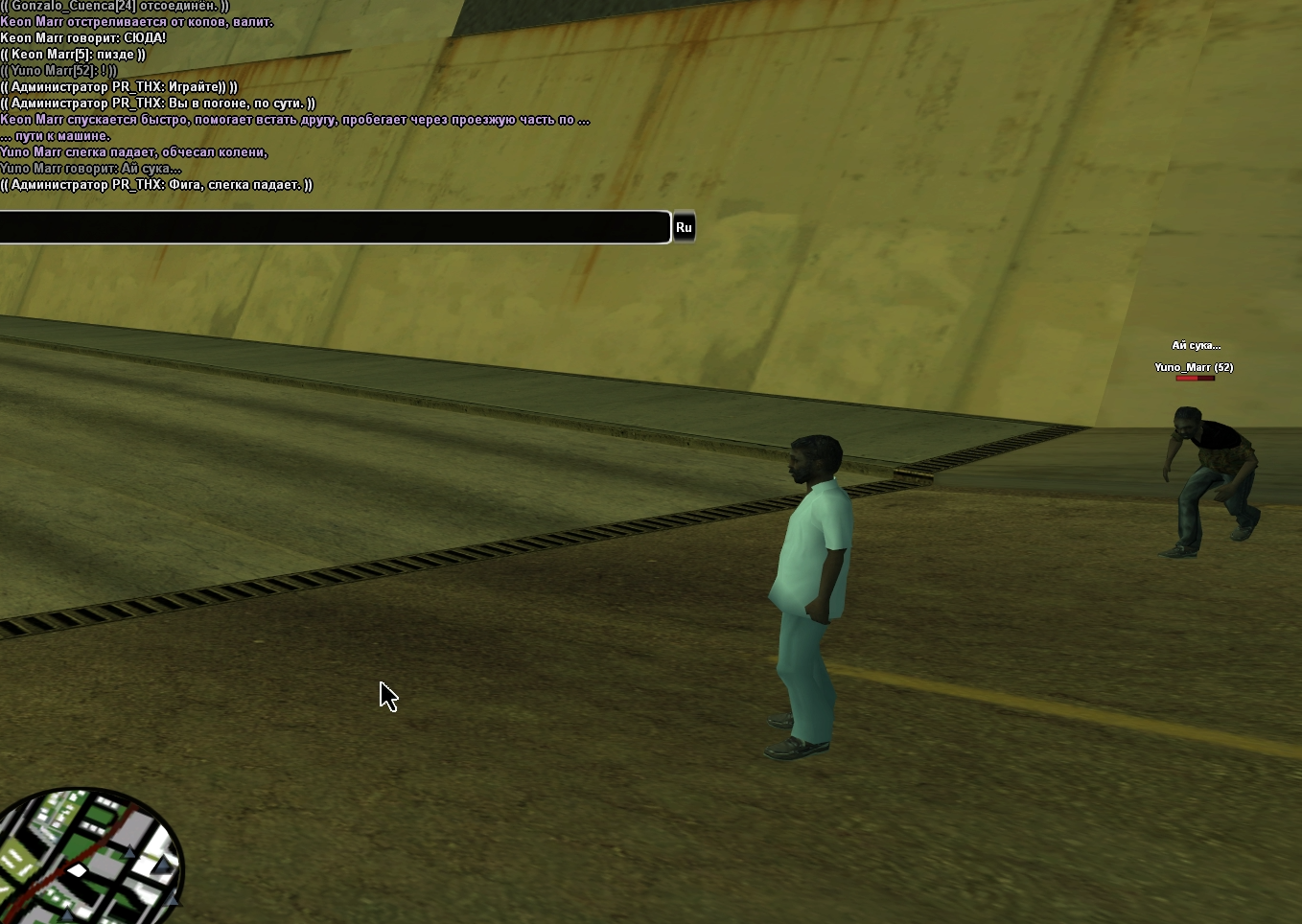This screenshot has width=1302, height=924.
Task: Click the chat input text box
Action: point(334,227)
